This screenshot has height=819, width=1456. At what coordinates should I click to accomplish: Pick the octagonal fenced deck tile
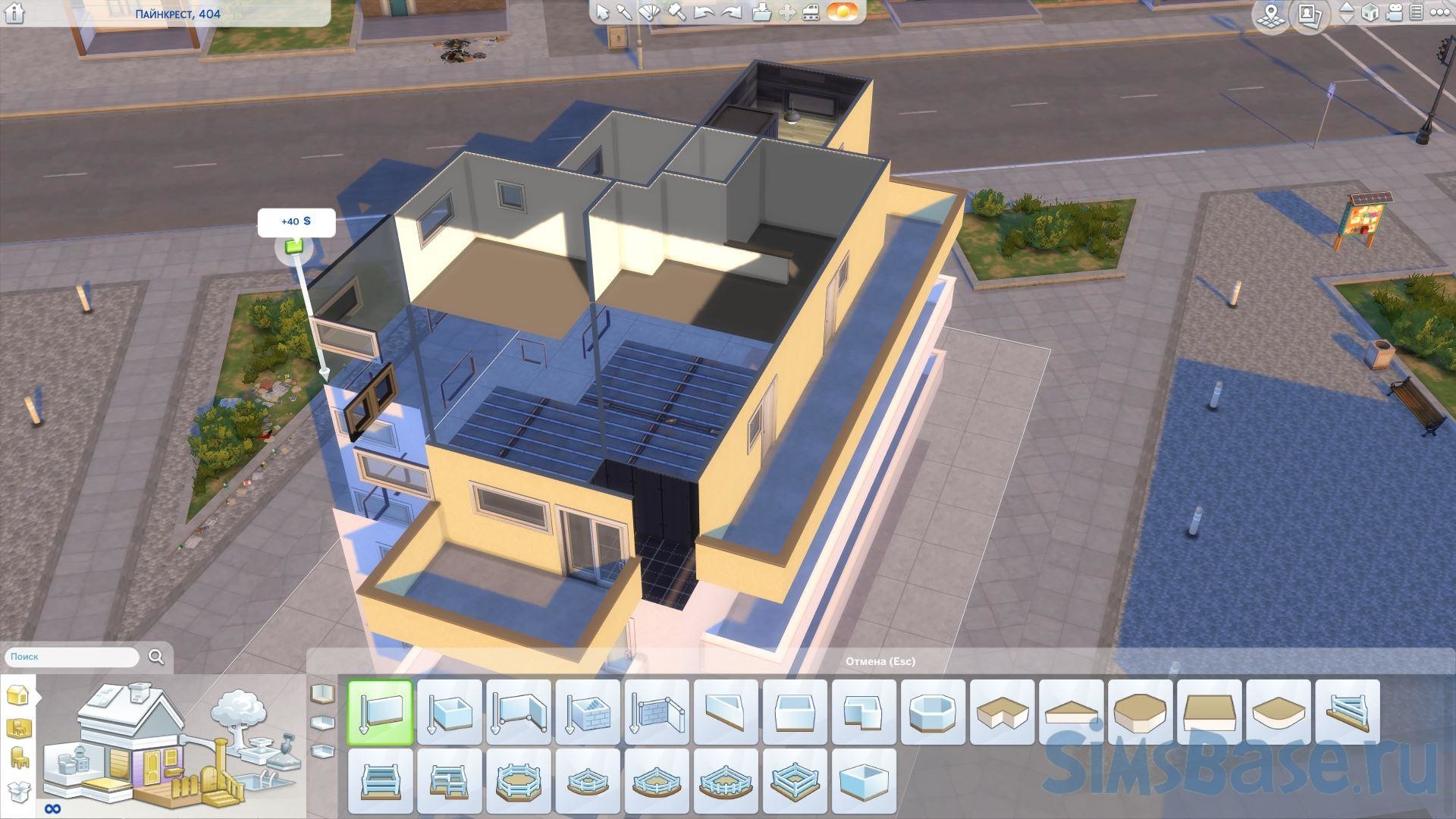(519, 780)
